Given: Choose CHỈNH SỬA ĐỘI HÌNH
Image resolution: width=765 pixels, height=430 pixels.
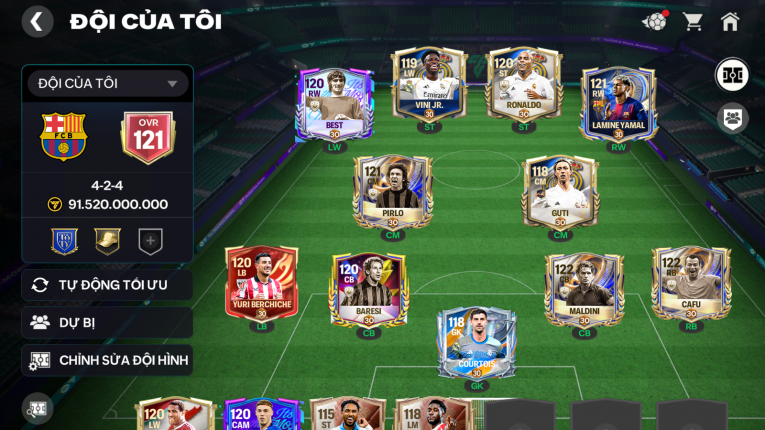Looking at the screenshot, I should 107,360.
